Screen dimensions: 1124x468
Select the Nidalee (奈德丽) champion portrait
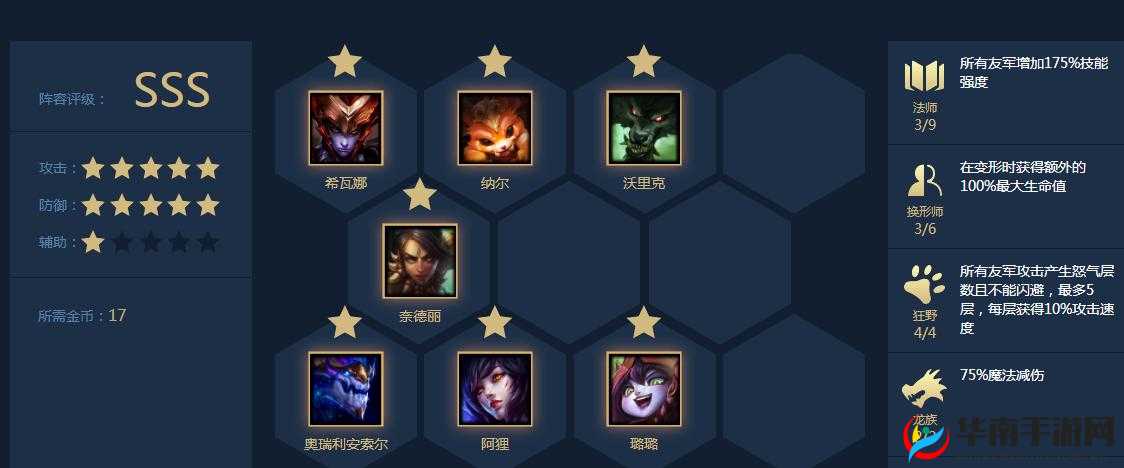(420, 261)
